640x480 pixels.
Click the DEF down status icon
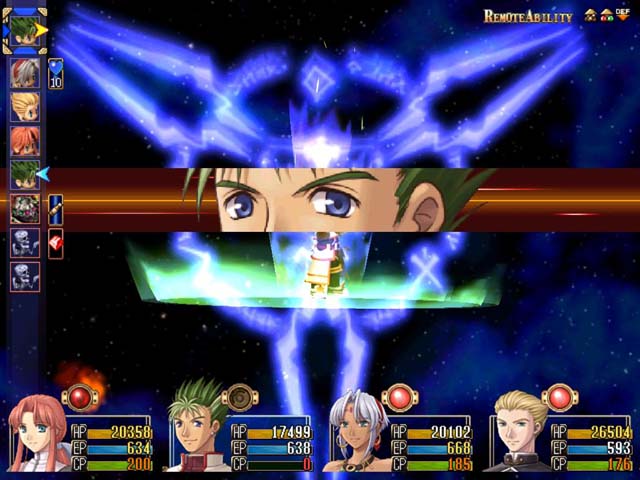click(x=622, y=16)
